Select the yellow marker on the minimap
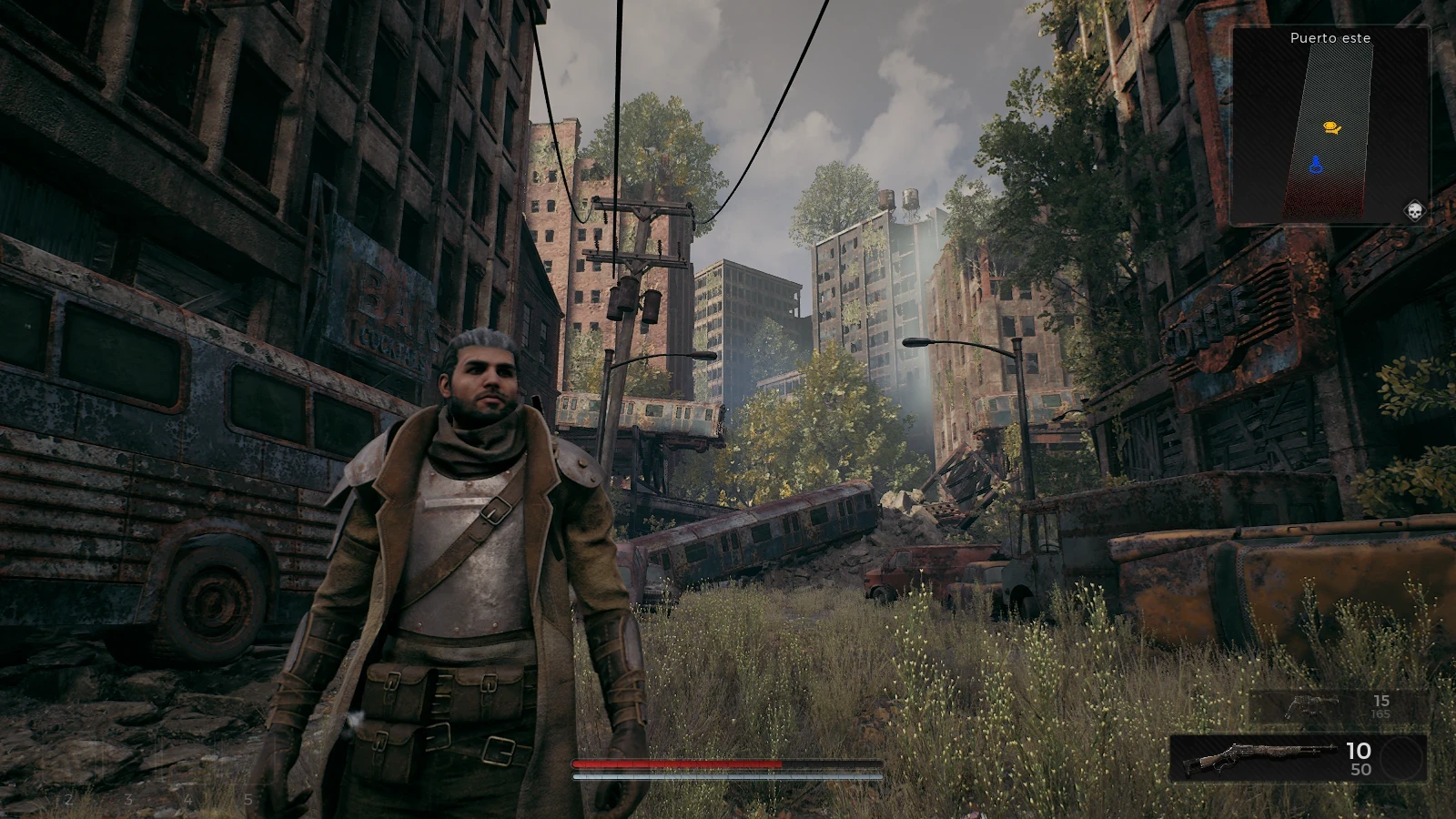 click(x=1331, y=128)
